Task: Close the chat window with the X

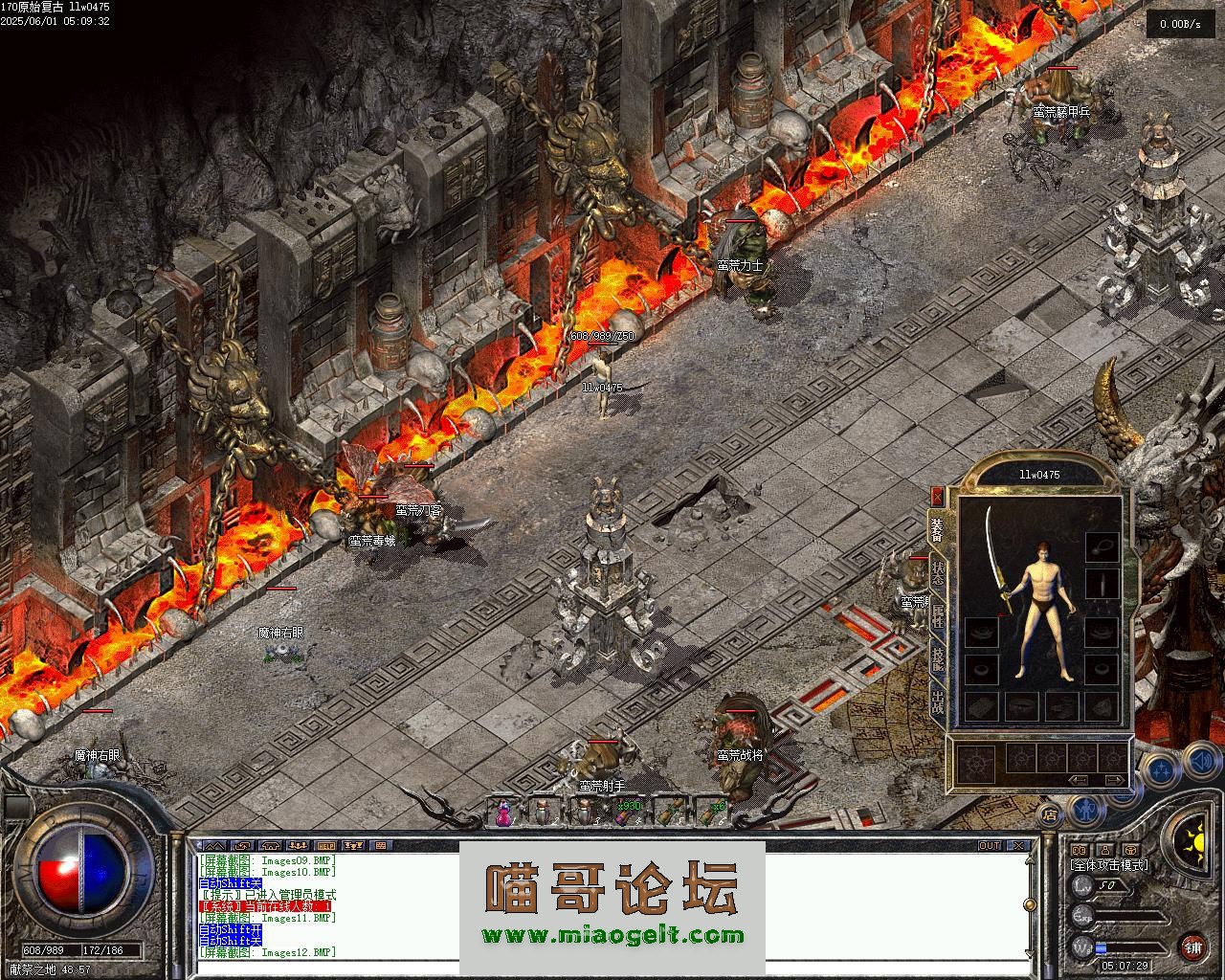Action: tap(1020, 846)
